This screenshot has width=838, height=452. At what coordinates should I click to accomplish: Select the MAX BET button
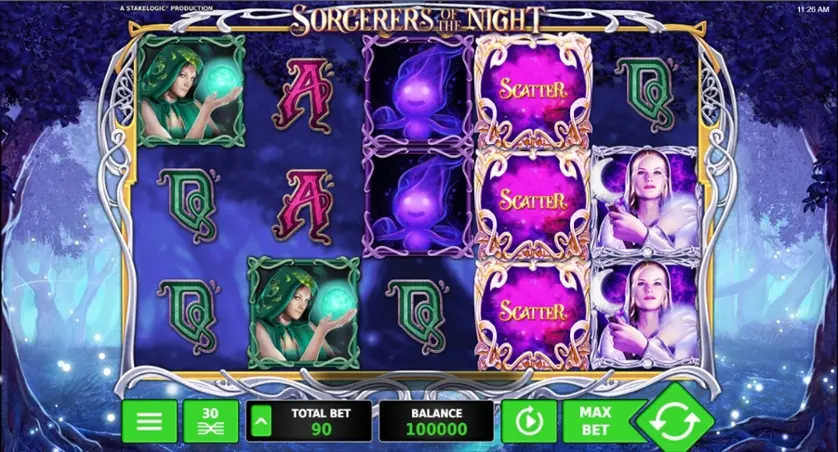(598, 421)
